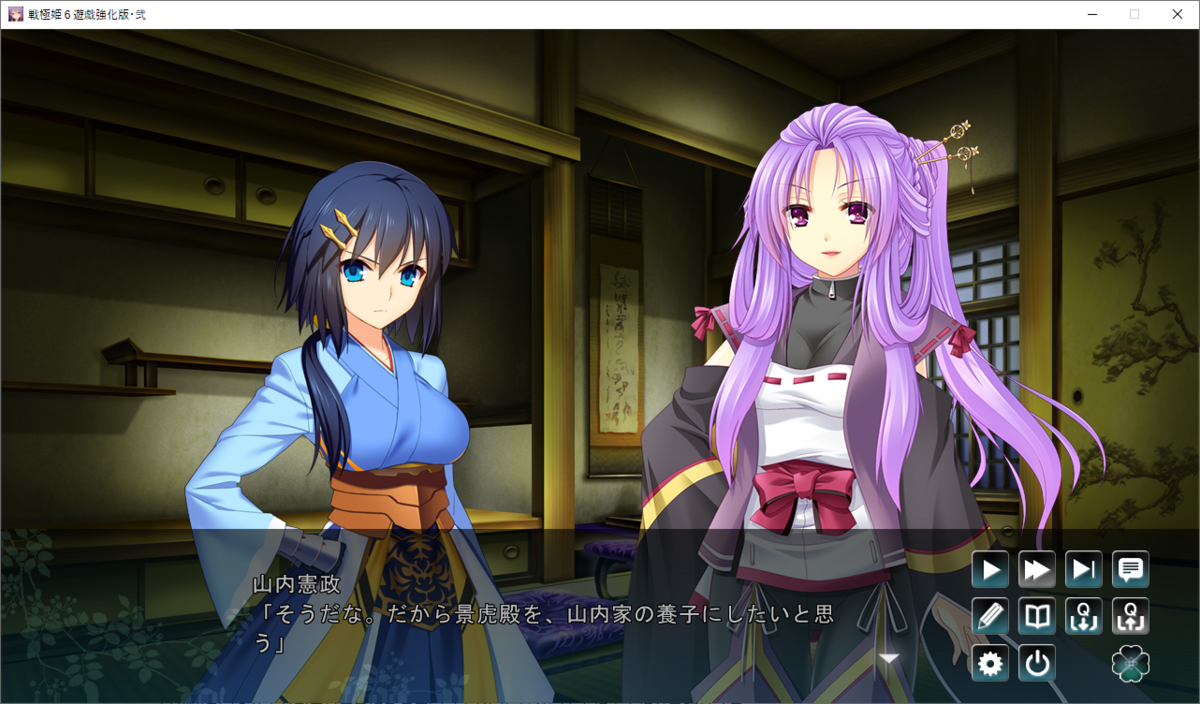The width and height of the screenshot is (1200, 704).
Task: Toggle the four-leaf clover icon
Action: (1131, 663)
